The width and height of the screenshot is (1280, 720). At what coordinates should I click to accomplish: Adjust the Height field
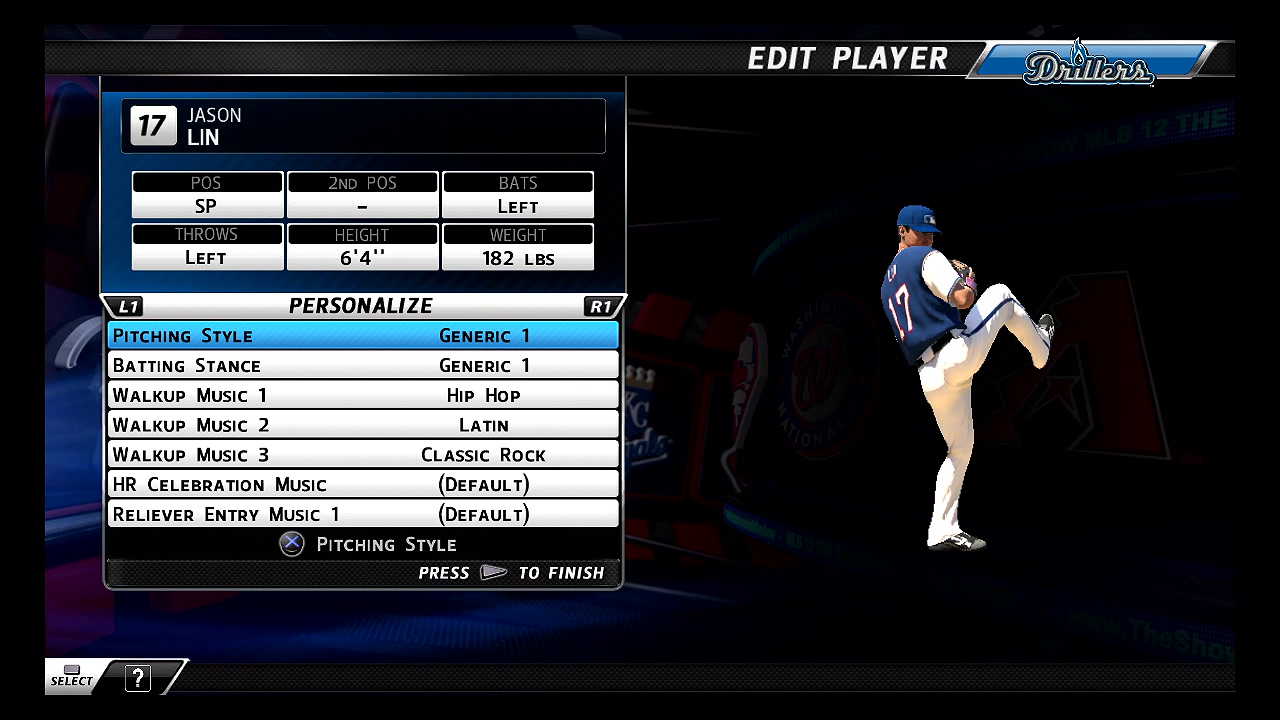coord(362,247)
